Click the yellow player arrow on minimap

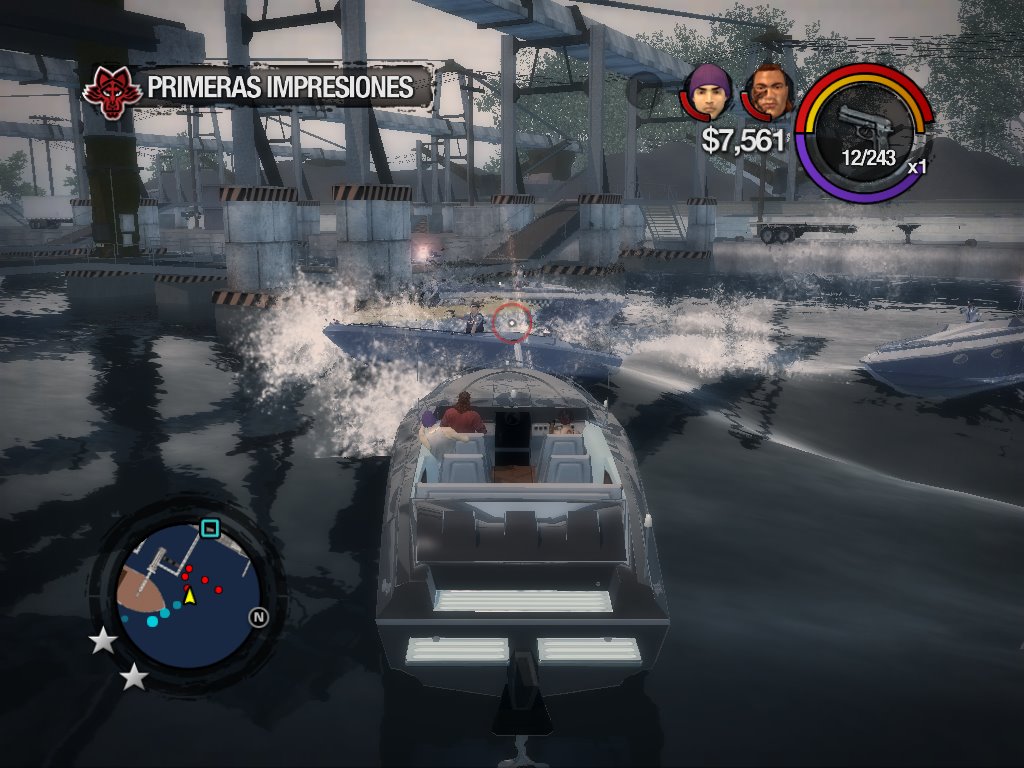pyautogui.click(x=189, y=596)
